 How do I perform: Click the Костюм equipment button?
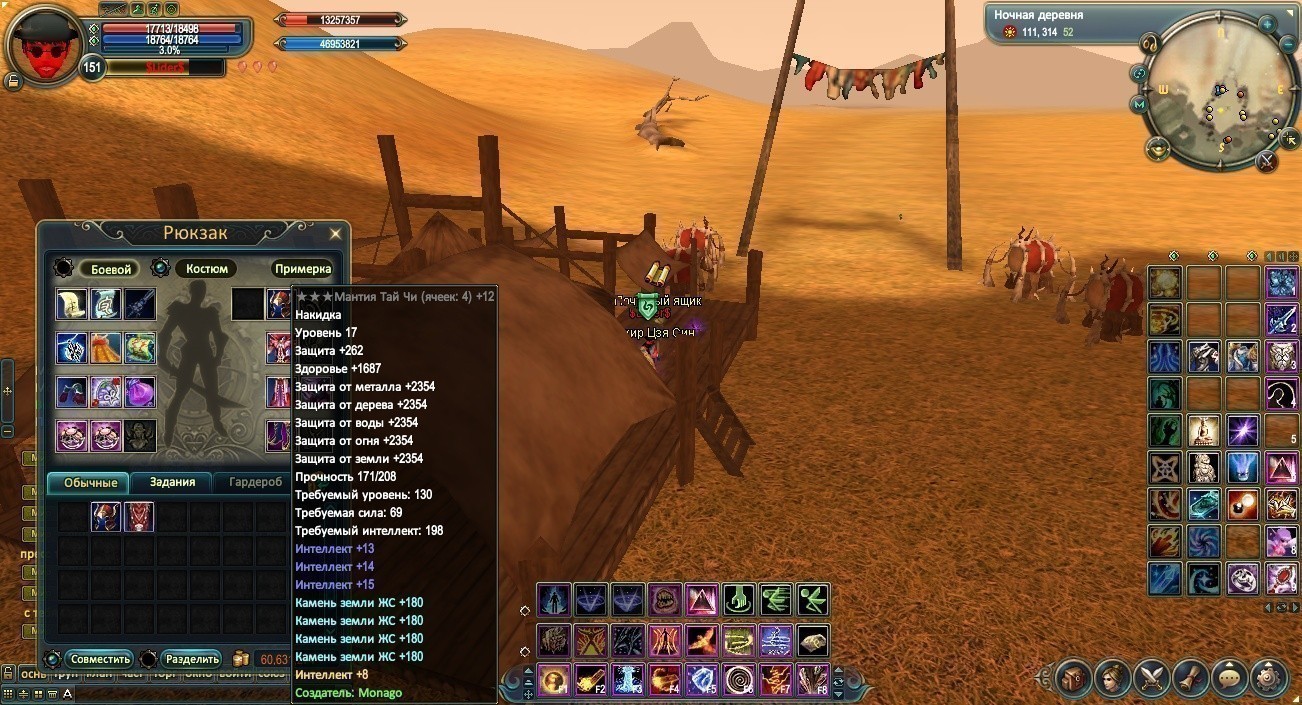207,269
